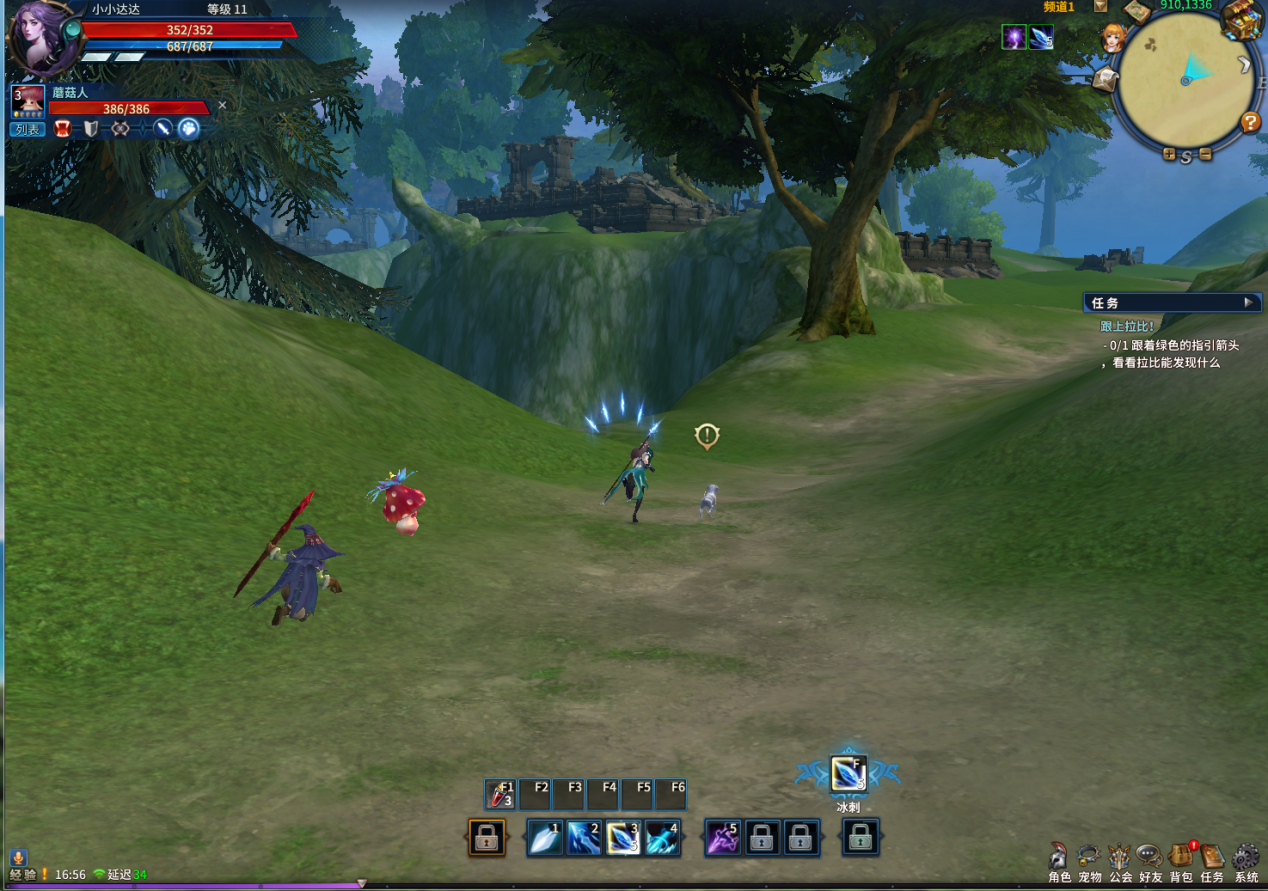Open the 角色 character menu
The width and height of the screenshot is (1268, 891).
[x=1059, y=858]
